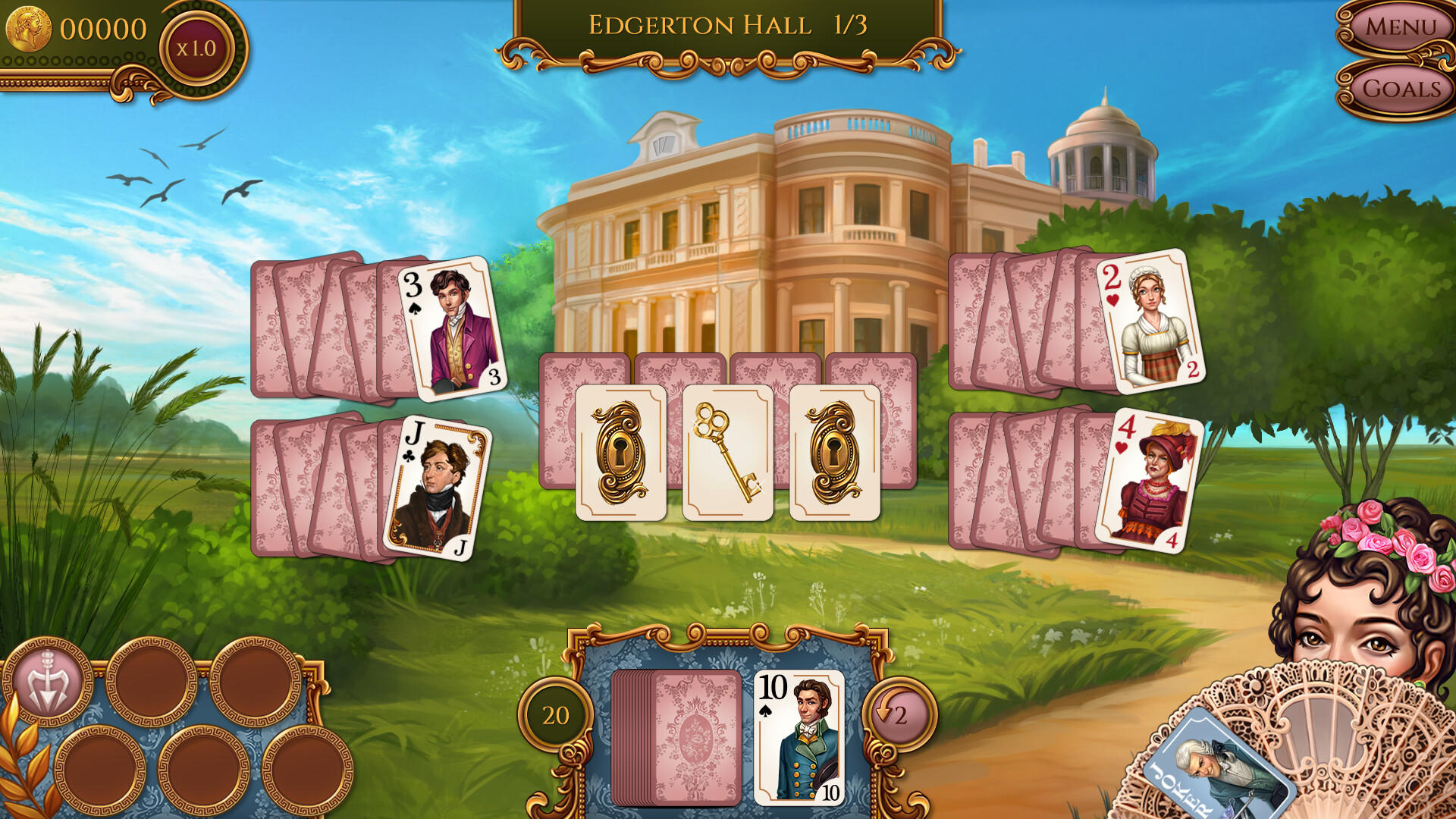Expand the Edgerton Hall 1/3 level banner
Viewport: 1456px width, 819px height.
tap(727, 24)
